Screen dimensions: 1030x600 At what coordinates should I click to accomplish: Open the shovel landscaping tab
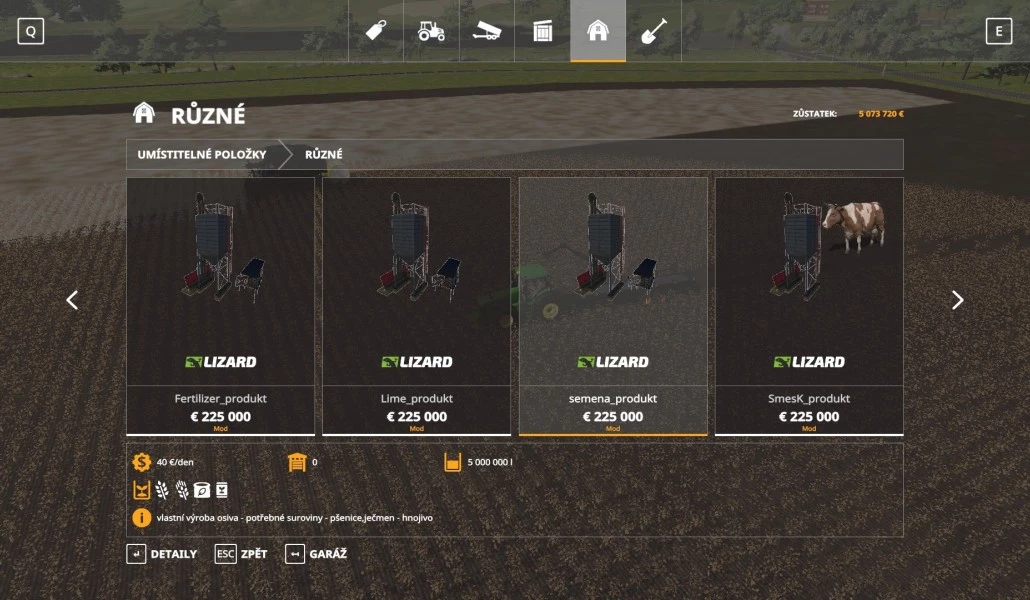point(653,31)
